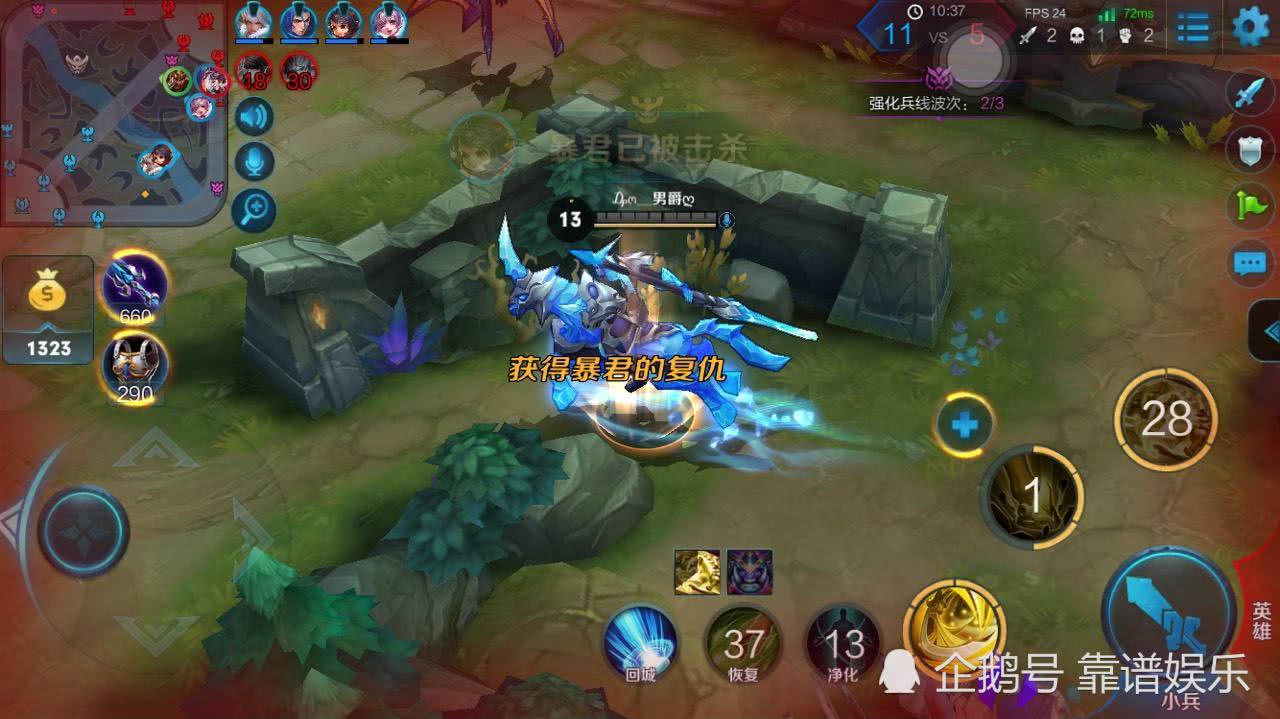The image size is (1280, 719).
Task: Toggle the microphone voice button
Action: click(255, 162)
